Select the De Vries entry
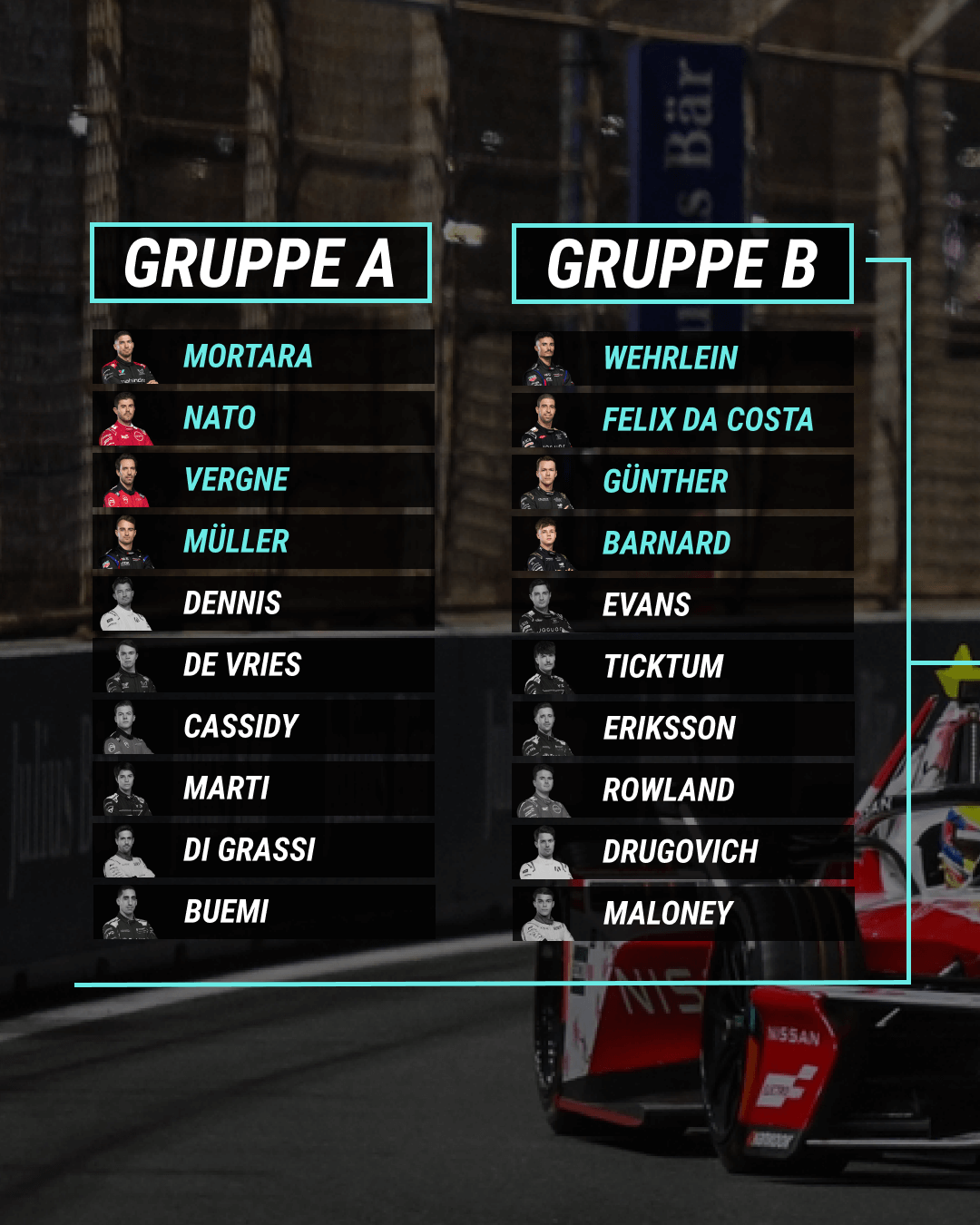 click(263, 665)
